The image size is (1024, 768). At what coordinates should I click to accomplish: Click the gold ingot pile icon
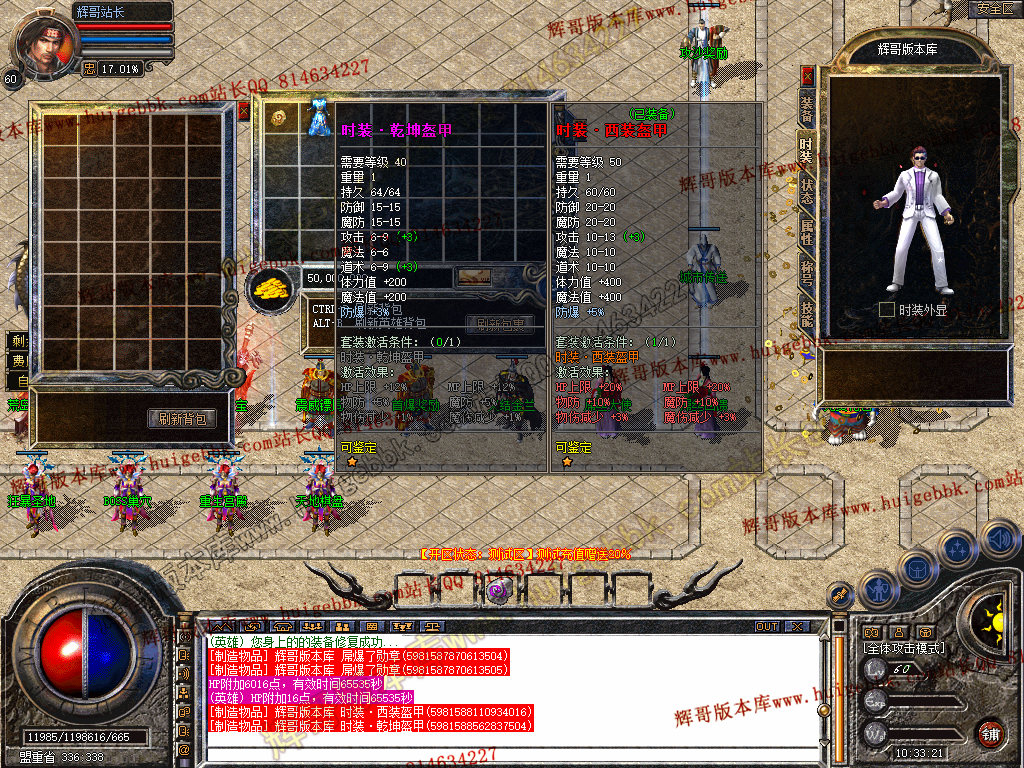point(268,288)
